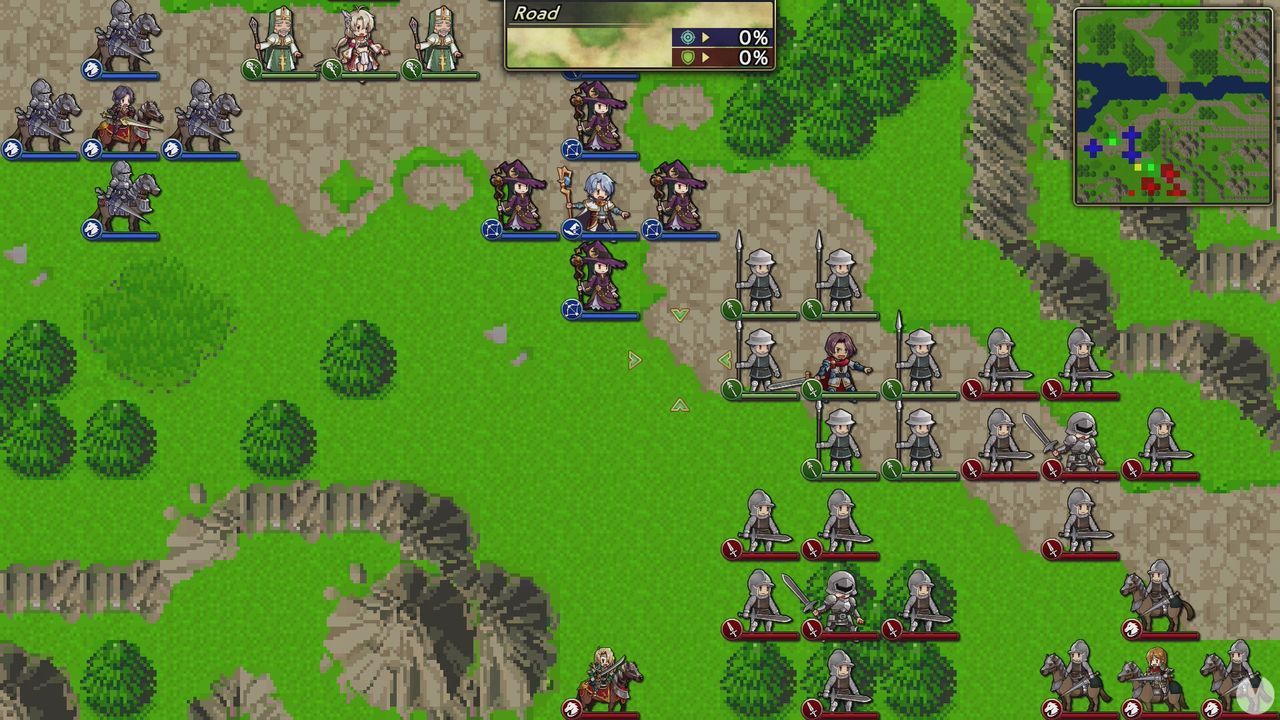1280x720 pixels.
Task: Click the yellow arrow beside the defense percentage
Action: pyautogui.click(x=707, y=57)
